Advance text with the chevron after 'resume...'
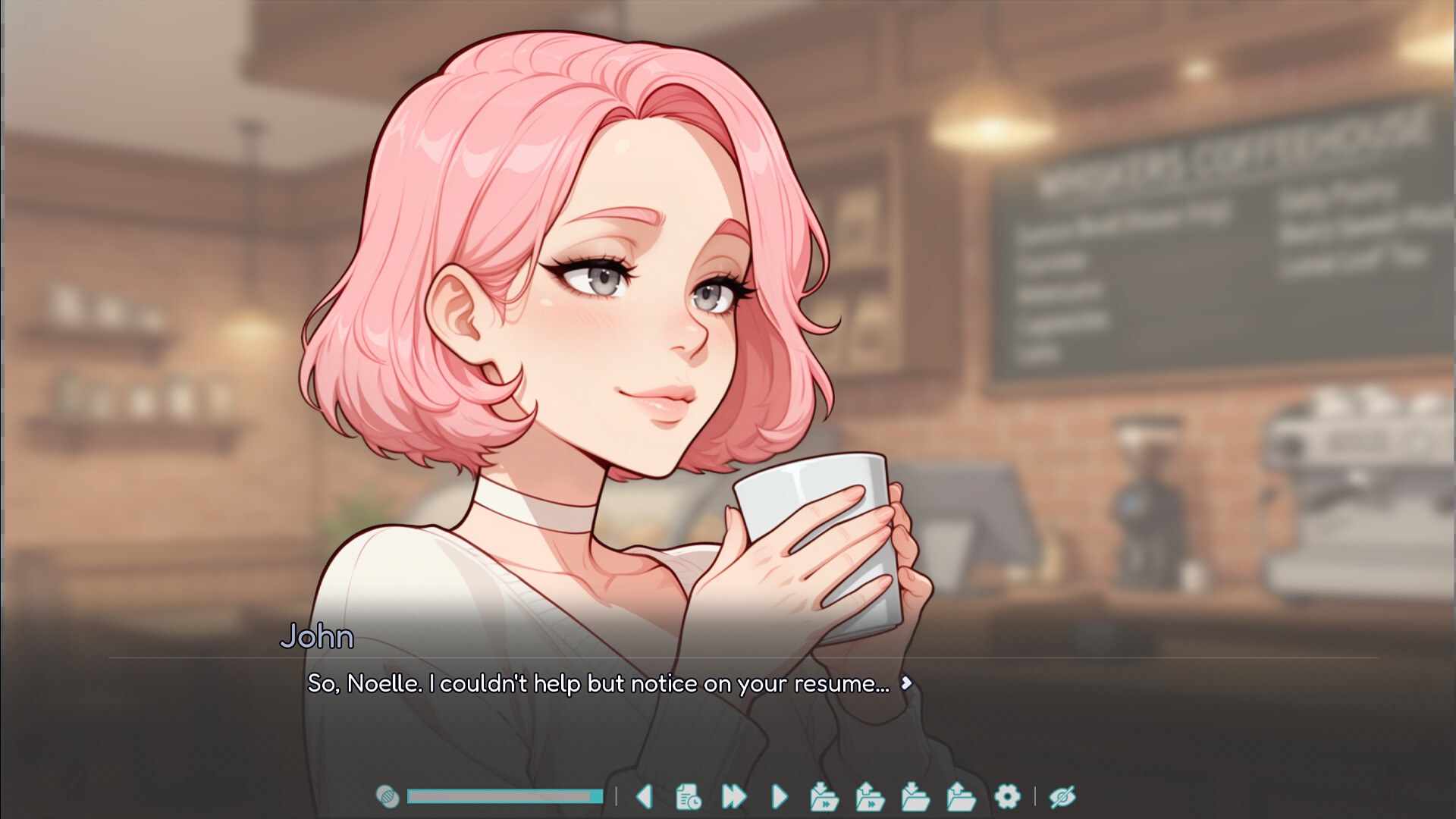The width and height of the screenshot is (1456, 819). point(908,683)
